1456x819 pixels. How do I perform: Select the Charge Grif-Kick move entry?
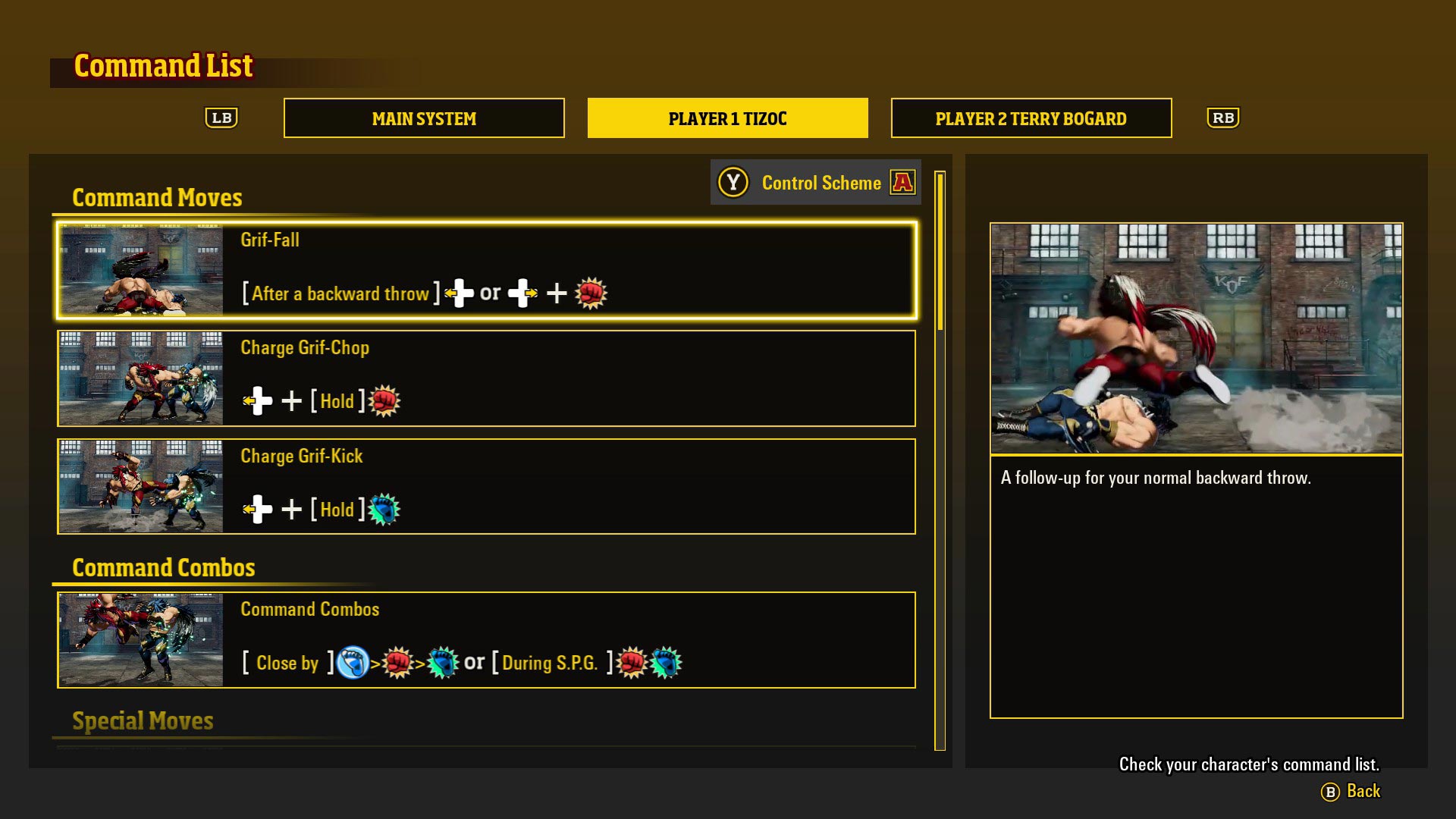485,487
